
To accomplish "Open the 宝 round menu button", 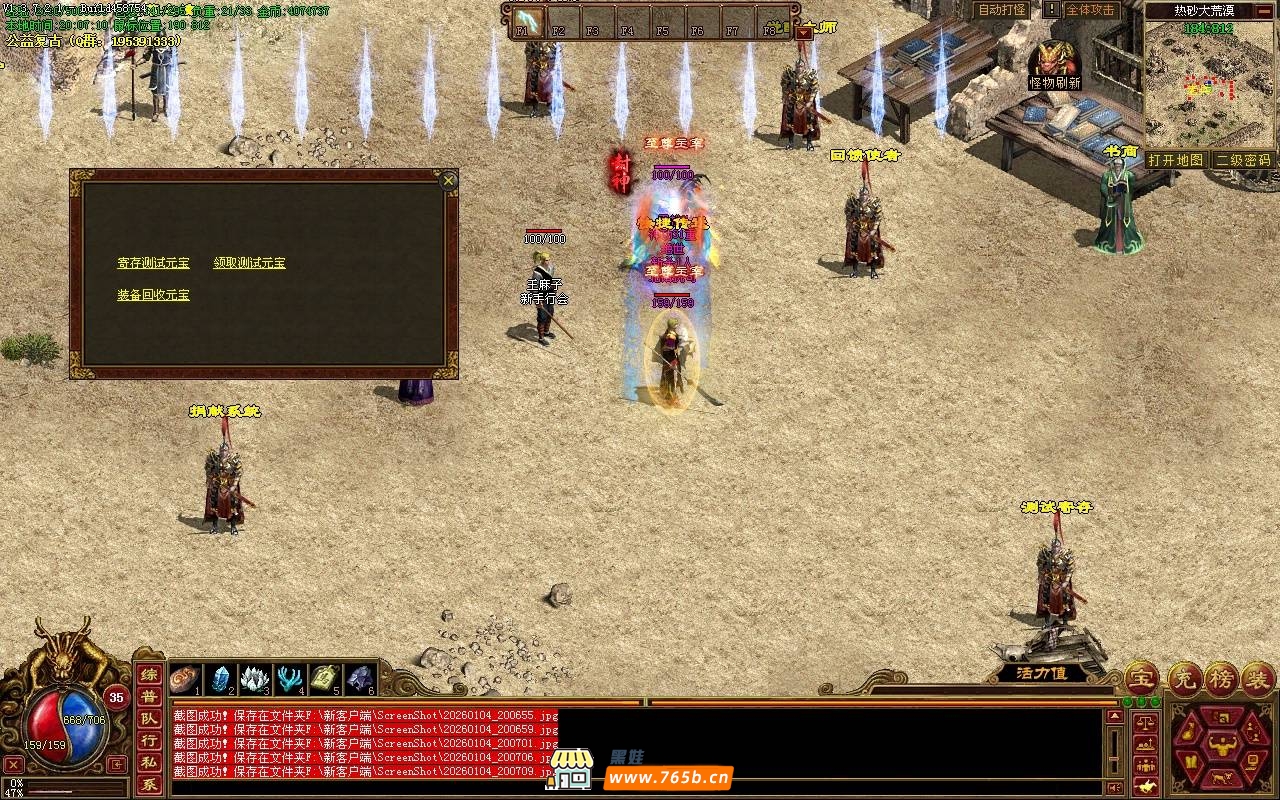I will pyautogui.click(x=1141, y=678).
